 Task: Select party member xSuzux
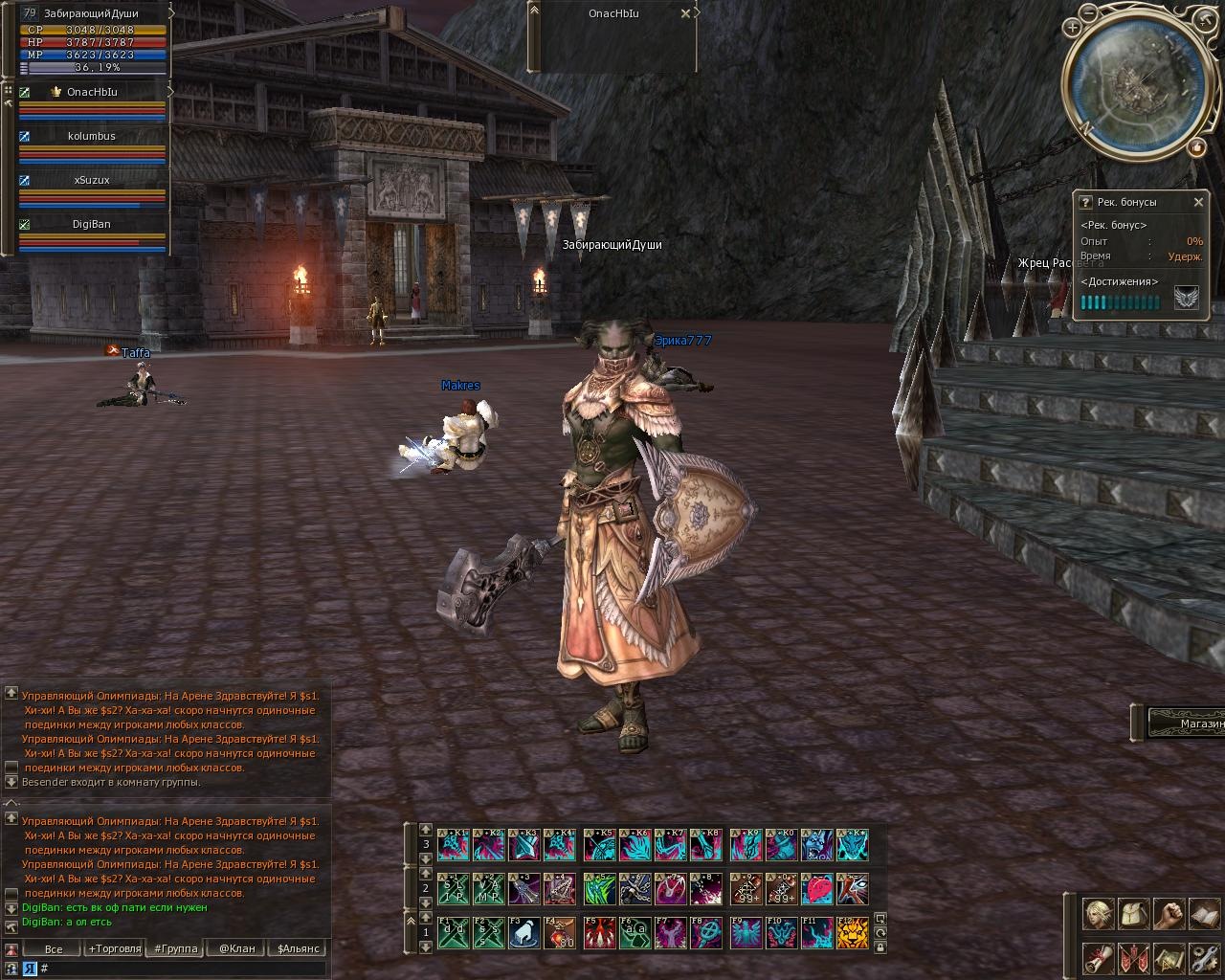pyautogui.click(x=92, y=181)
